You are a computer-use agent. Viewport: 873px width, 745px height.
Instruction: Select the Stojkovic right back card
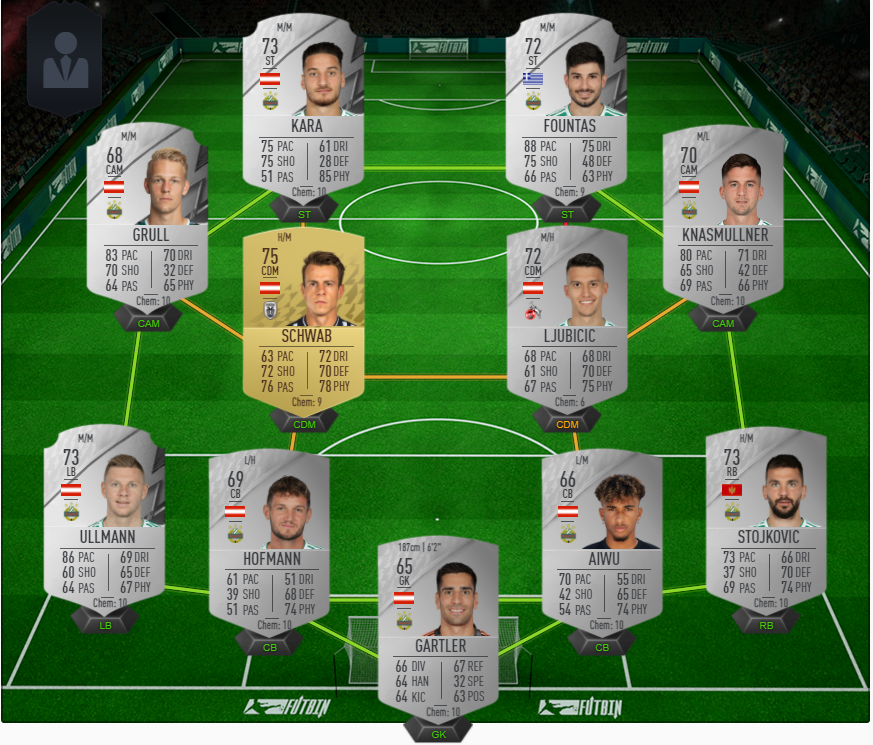[x=765, y=518]
